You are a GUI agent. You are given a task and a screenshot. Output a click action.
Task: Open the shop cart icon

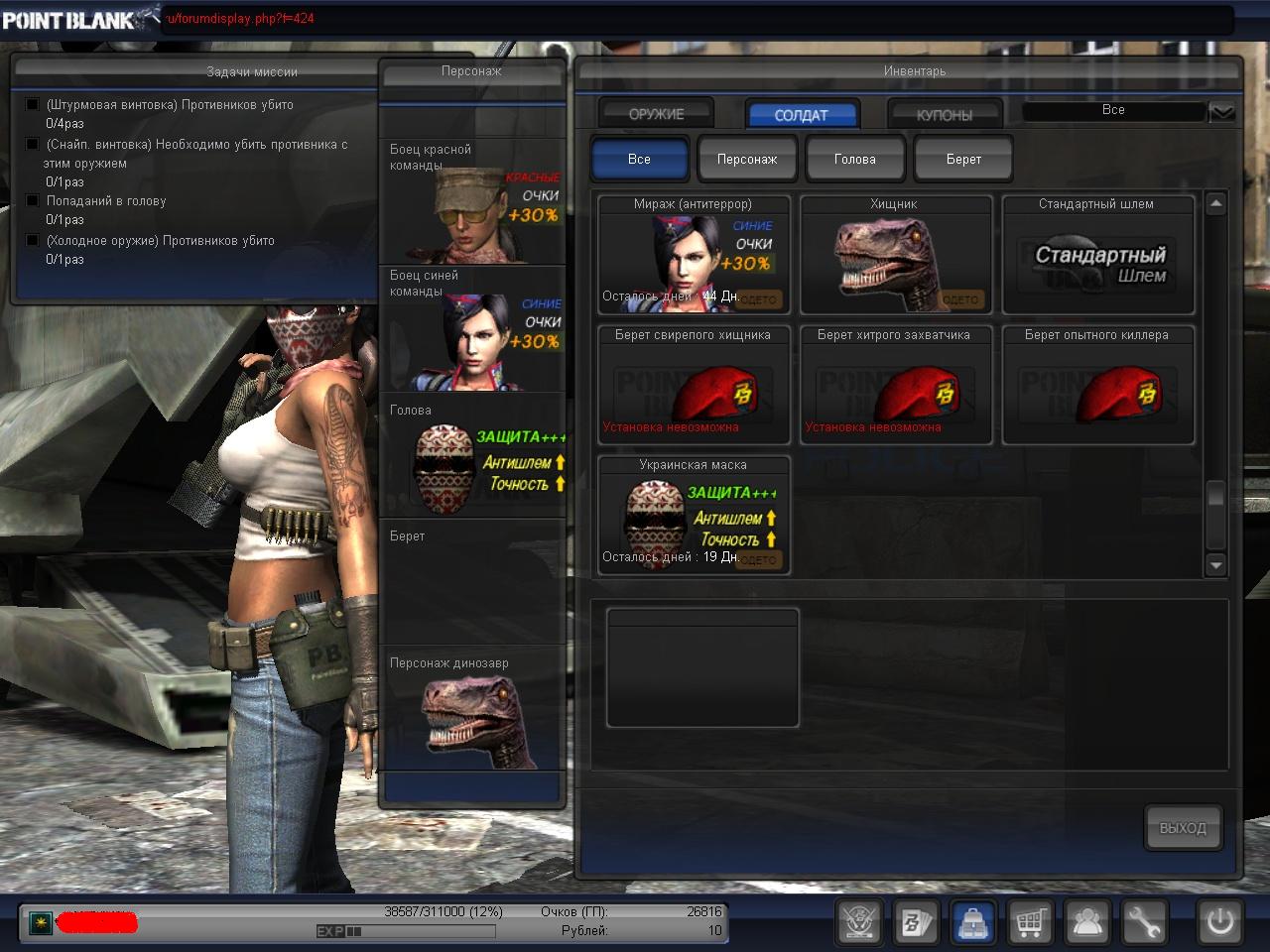click(1030, 922)
